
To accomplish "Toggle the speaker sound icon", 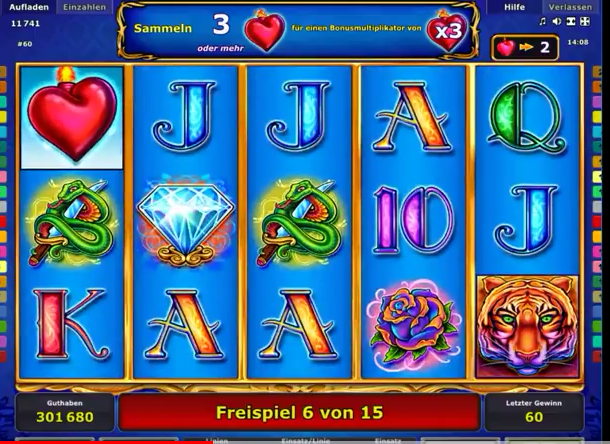I will click(x=557, y=21).
